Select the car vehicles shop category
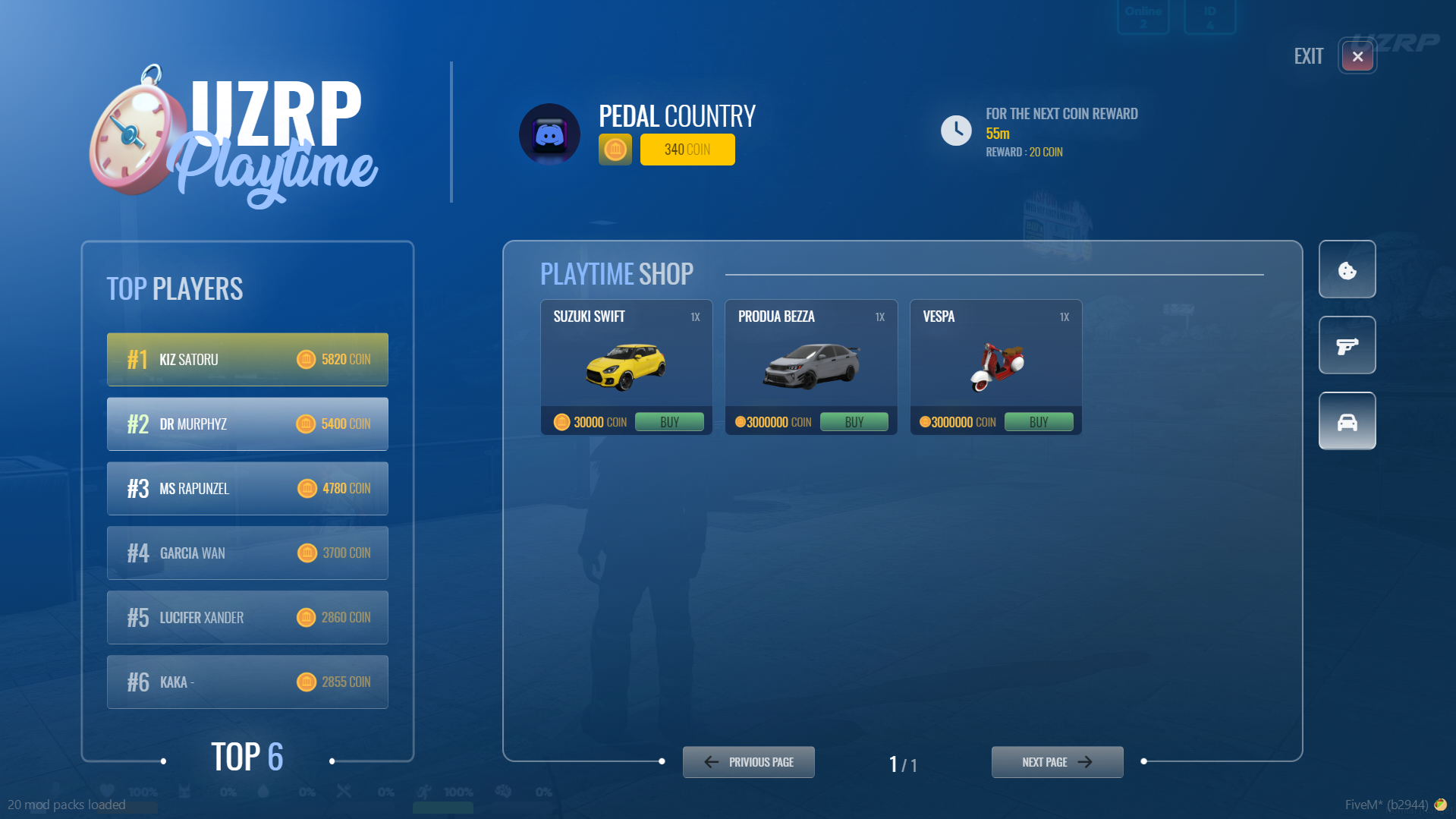 [1347, 422]
